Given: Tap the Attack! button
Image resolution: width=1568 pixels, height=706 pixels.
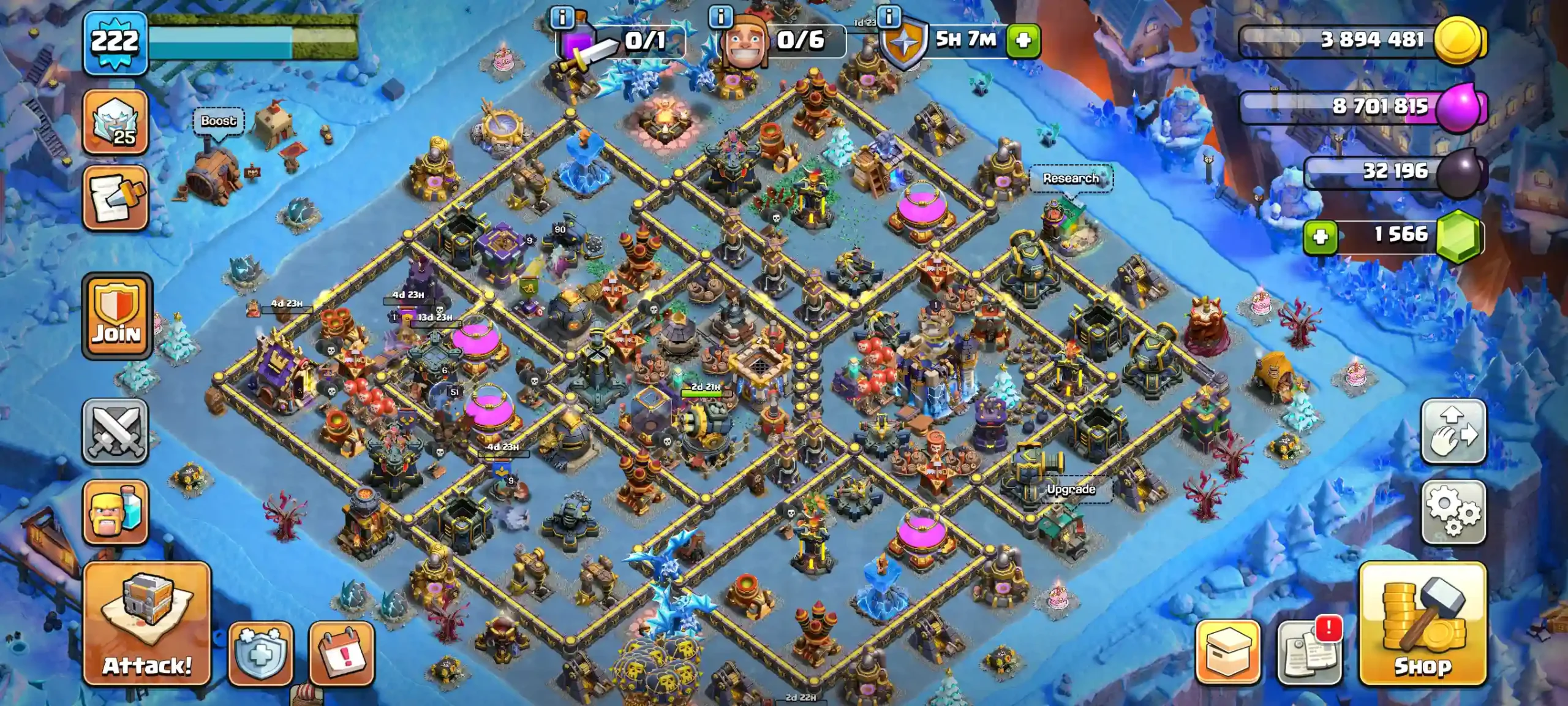Looking at the screenshot, I should (147, 624).
